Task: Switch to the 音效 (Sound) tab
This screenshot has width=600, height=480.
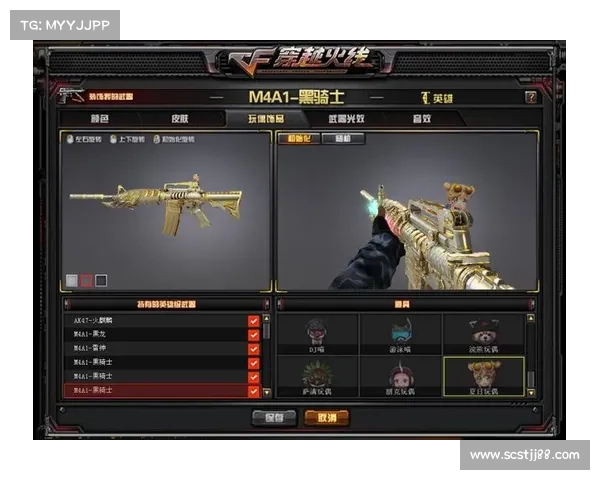Action: coord(421,118)
